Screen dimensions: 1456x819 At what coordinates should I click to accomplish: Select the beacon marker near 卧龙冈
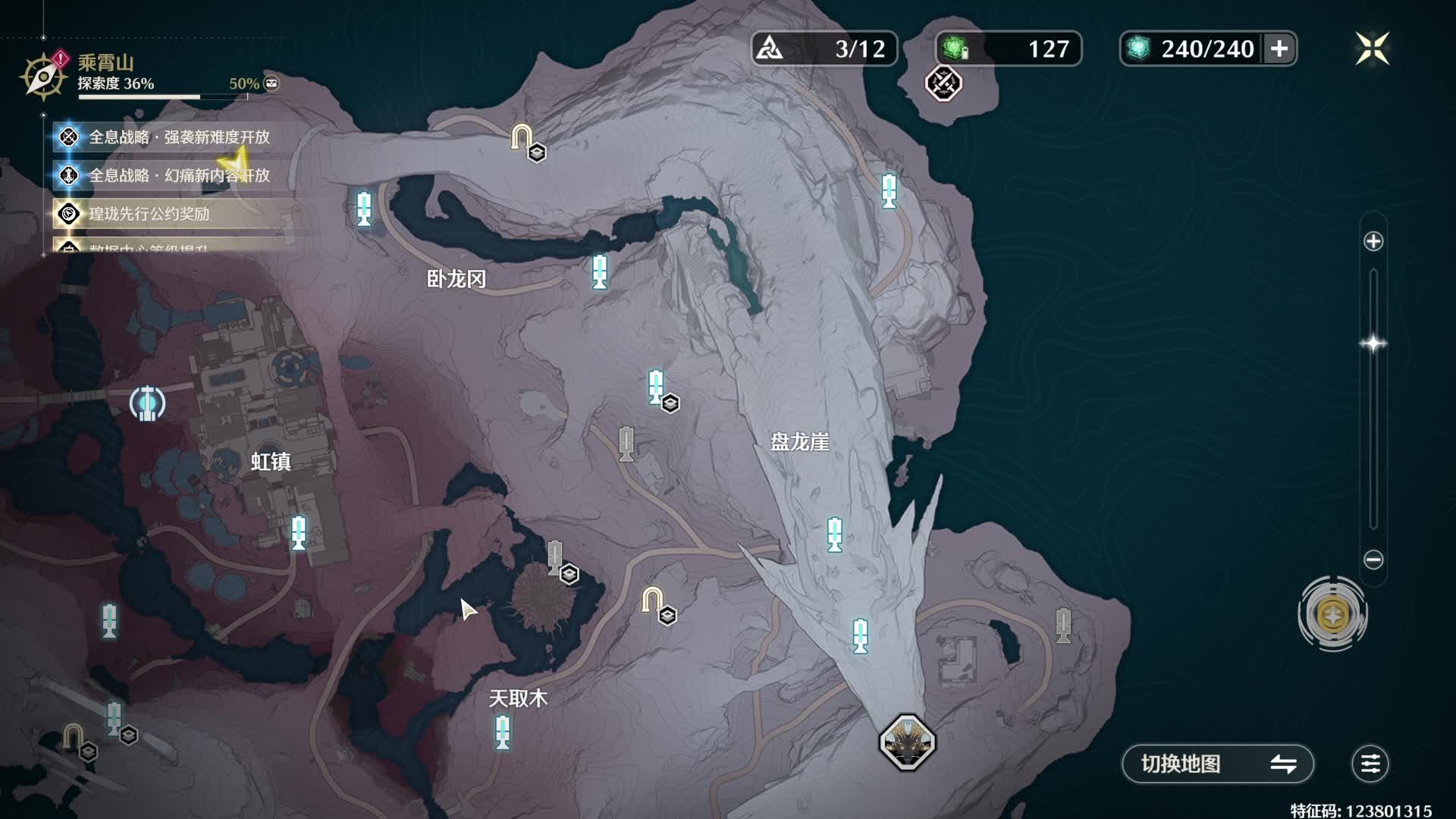coord(599,271)
